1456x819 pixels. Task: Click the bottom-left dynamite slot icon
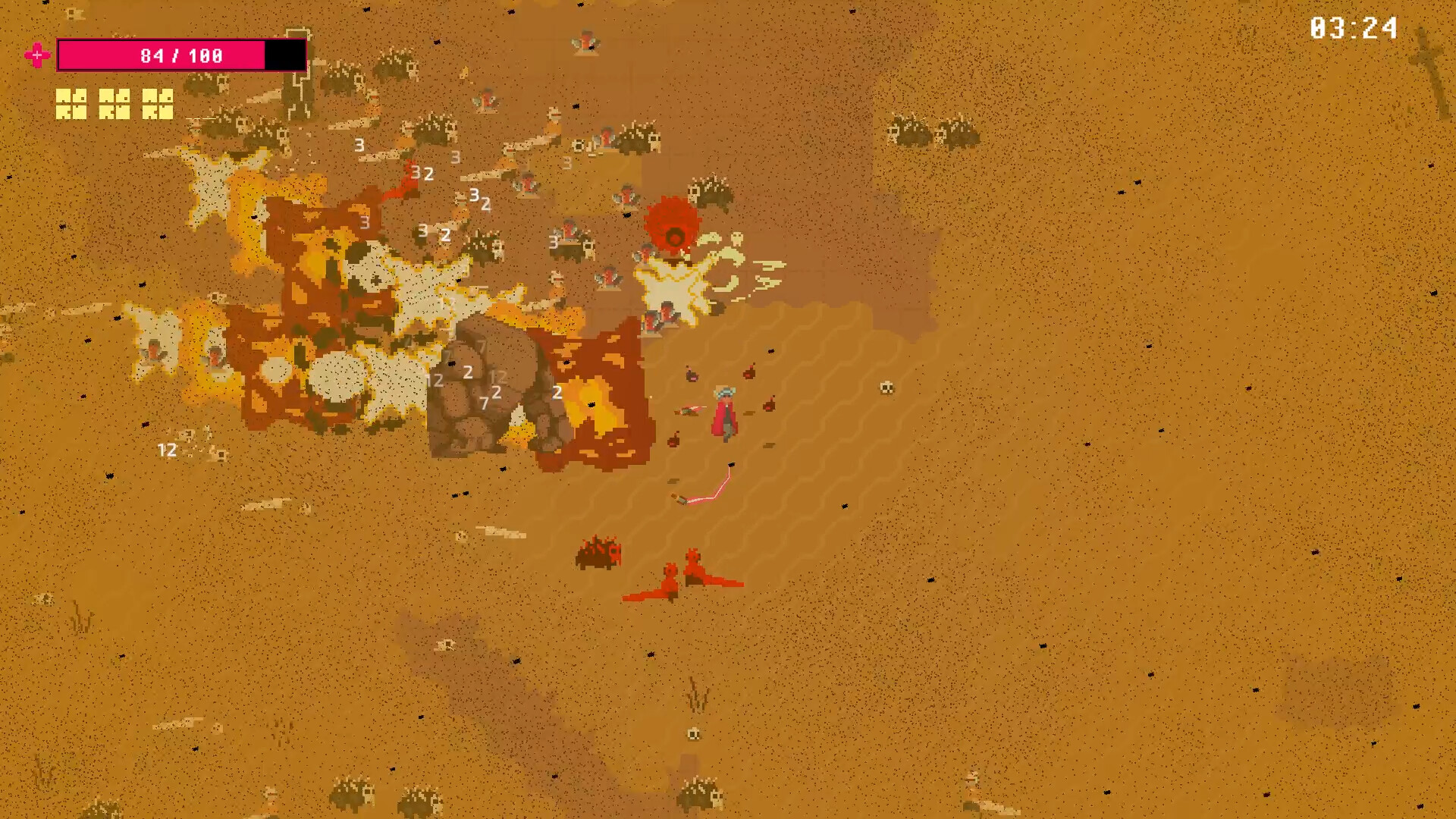pyautogui.click(x=71, y=114)
